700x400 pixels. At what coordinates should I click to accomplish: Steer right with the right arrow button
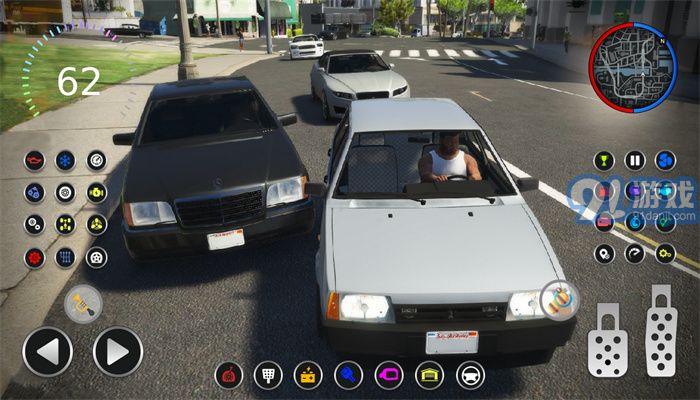[118, 352]
